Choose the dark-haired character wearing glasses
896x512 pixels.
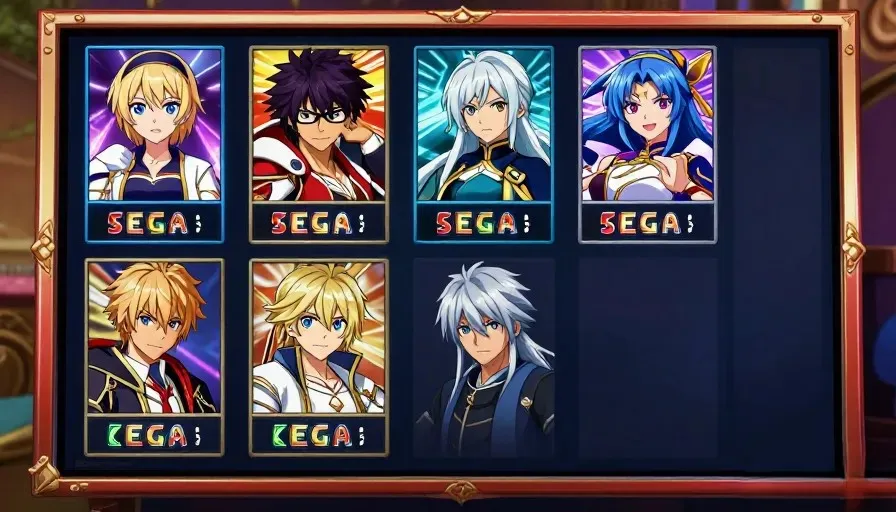pyautogui.click(x=318, y=143)
